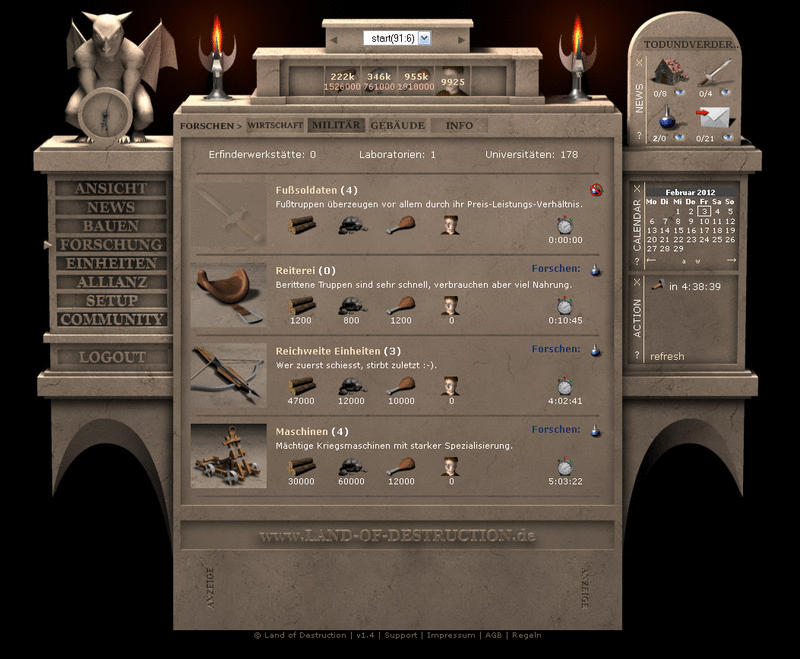
Task: Open the Allianz page
Action: coord(110,282)
